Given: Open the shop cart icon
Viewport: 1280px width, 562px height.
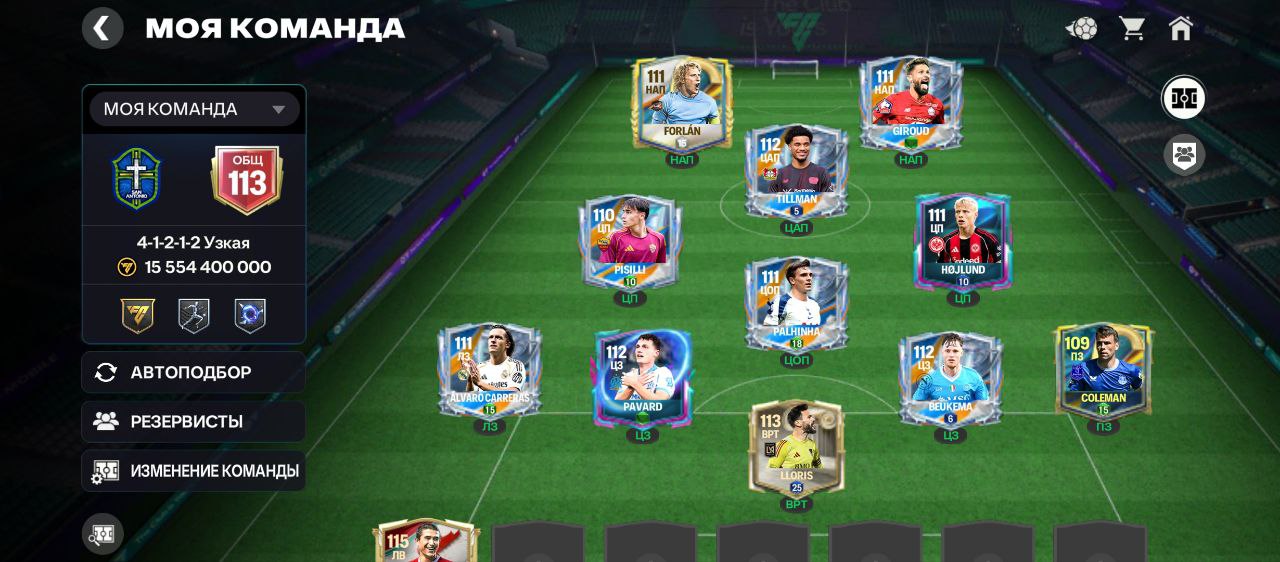Looking at the screenshot, I should [x=1132, y=29].
